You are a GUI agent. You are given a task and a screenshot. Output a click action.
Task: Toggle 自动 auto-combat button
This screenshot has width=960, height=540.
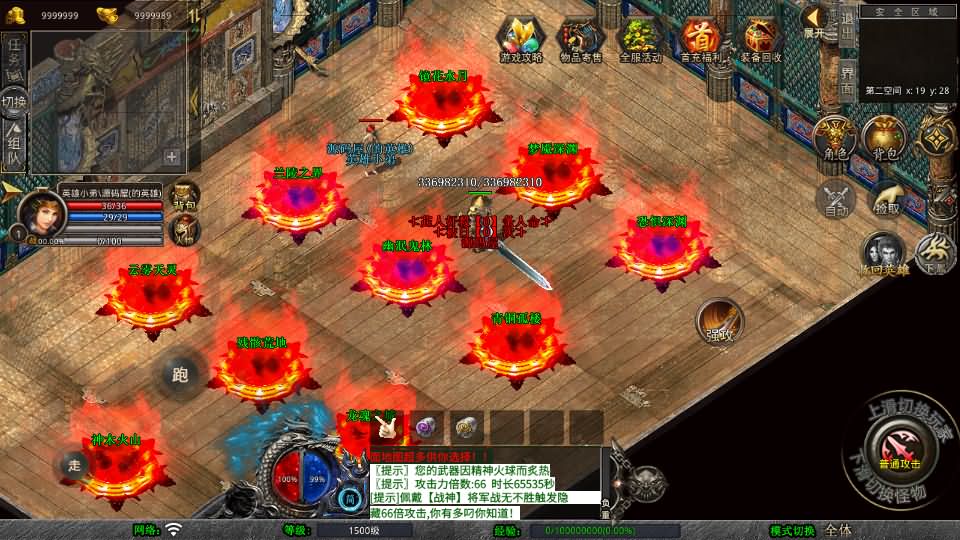coord(836,198)
